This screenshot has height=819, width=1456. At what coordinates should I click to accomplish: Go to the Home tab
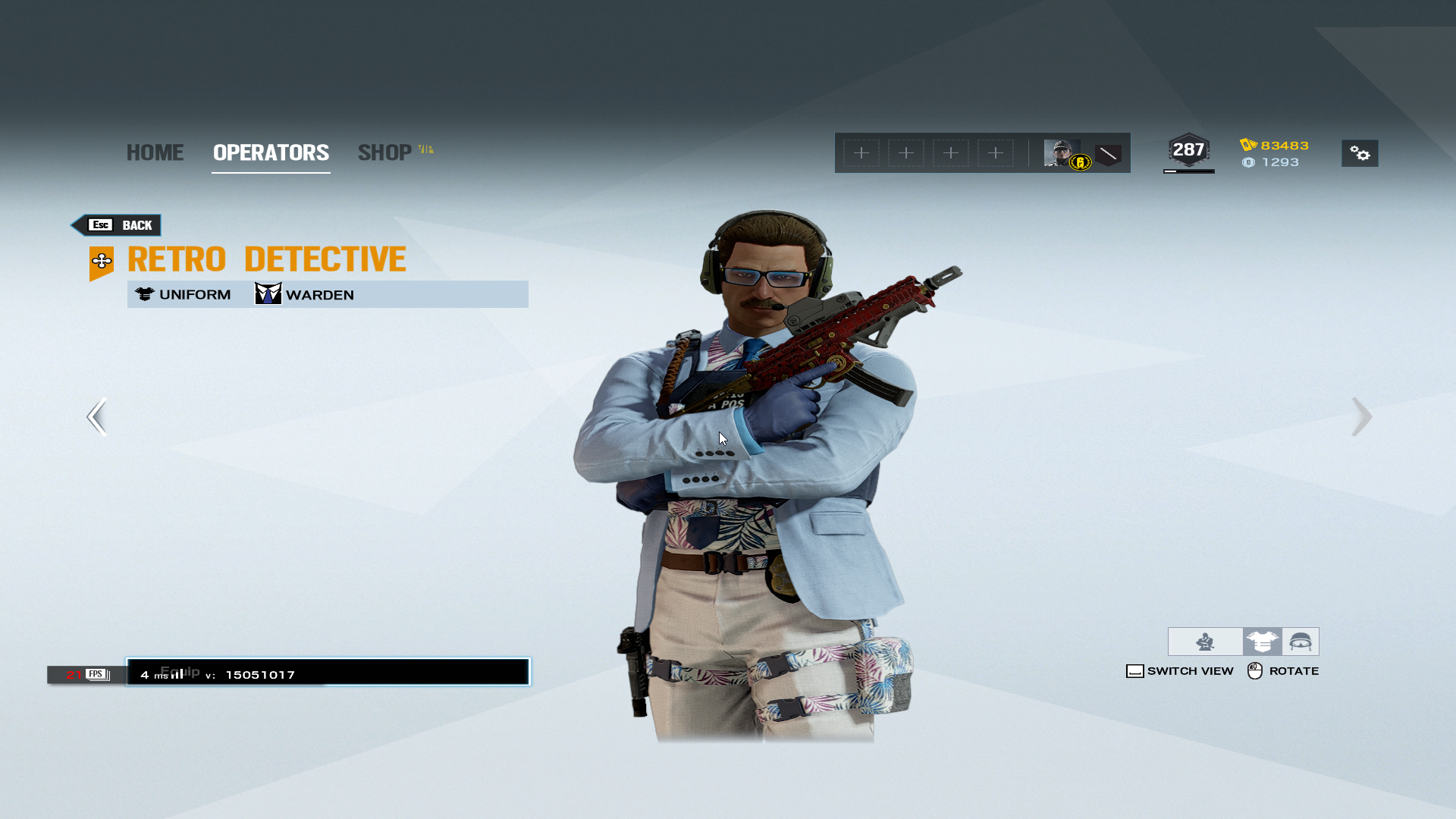point(155,152)
